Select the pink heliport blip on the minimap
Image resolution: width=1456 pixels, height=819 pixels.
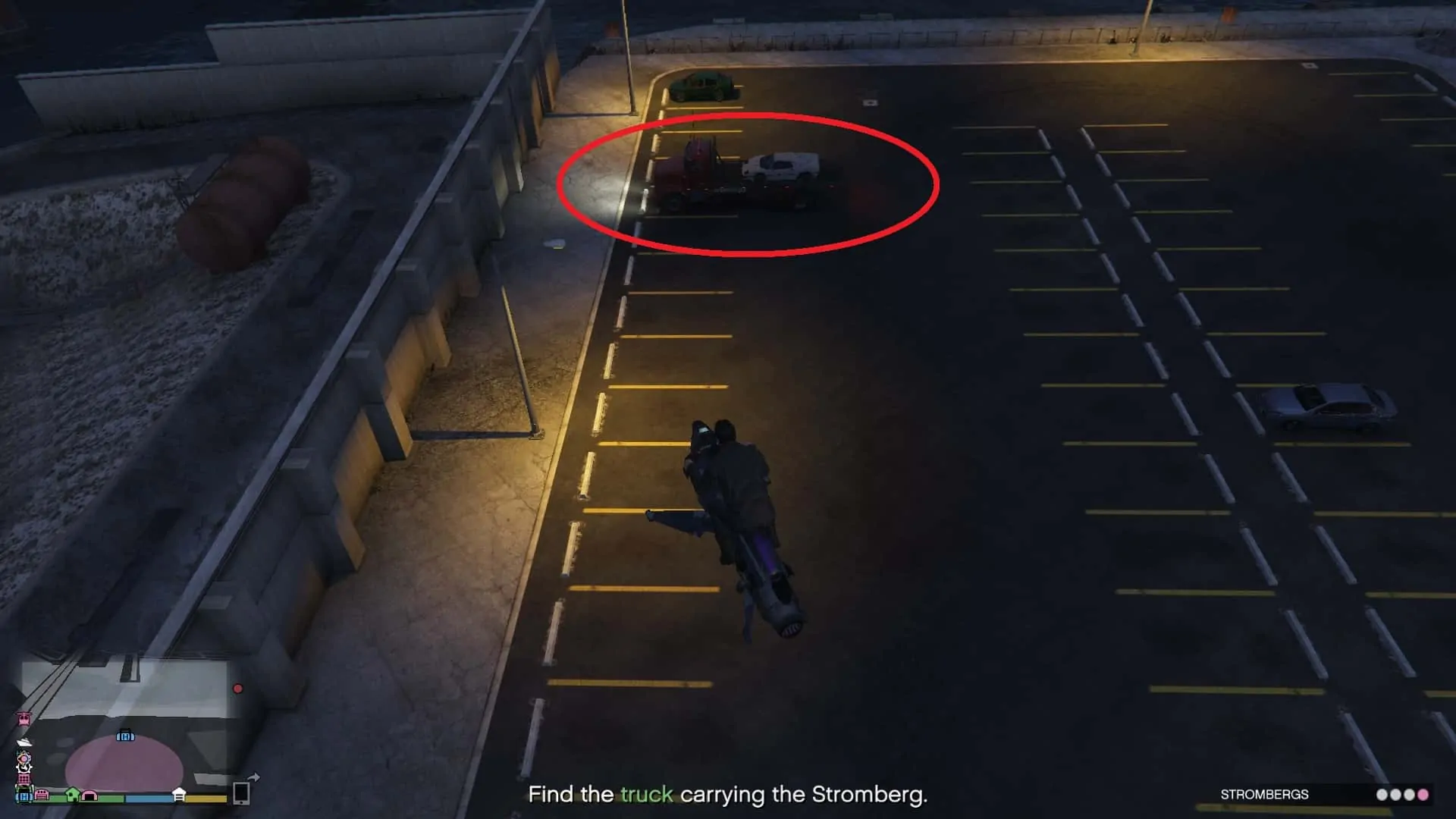click(x=23, y=720)
